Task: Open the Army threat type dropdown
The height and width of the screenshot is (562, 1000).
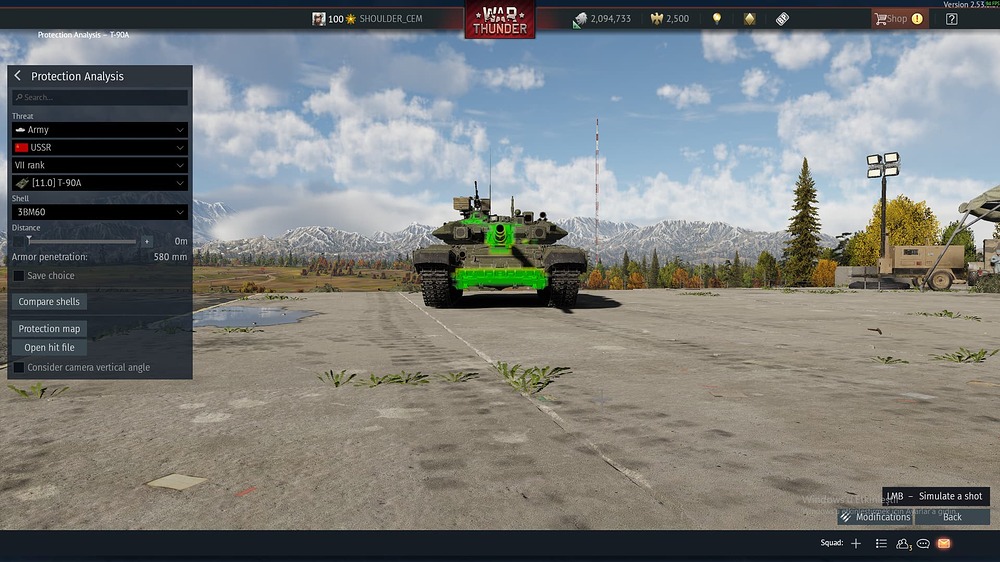Action: [100, 130]
